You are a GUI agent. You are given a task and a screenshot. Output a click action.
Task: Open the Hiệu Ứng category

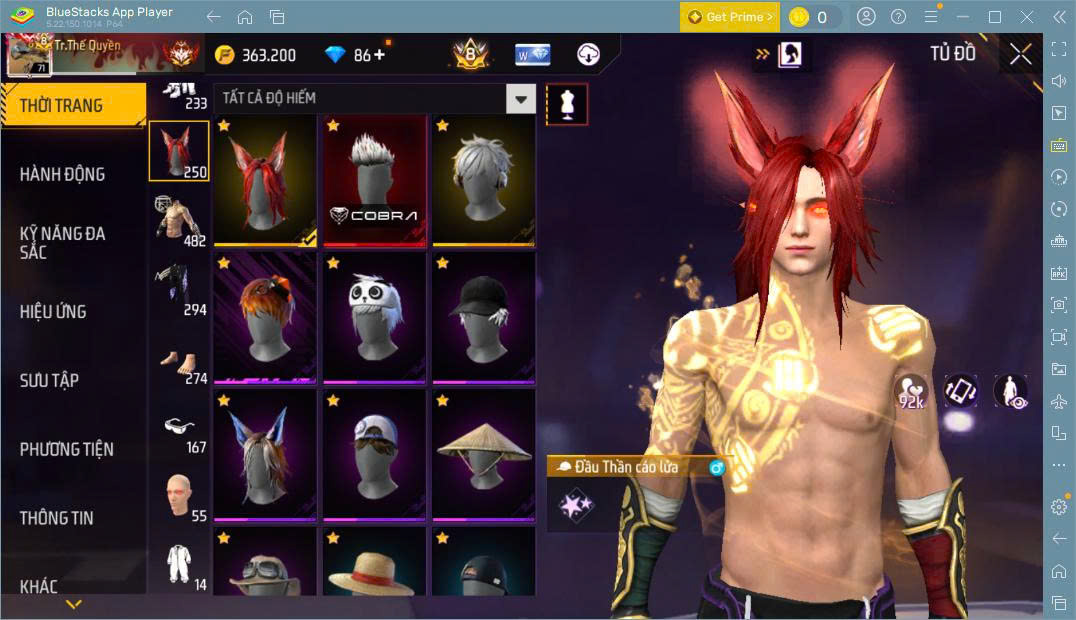[x=53, y=311]
